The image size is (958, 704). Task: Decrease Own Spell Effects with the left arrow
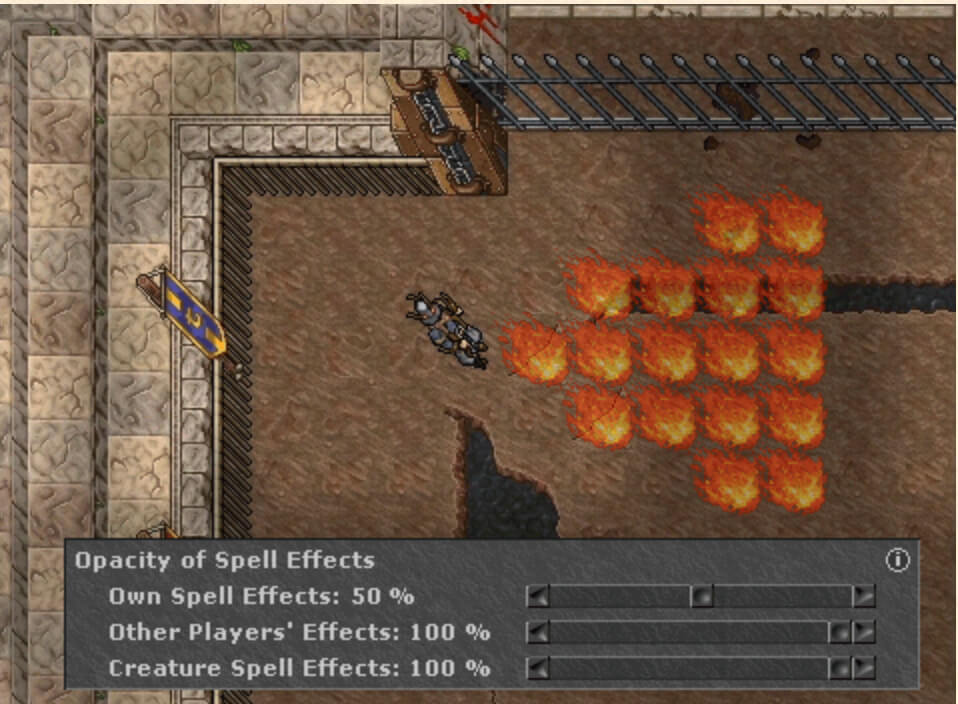(x=538, y=597)
